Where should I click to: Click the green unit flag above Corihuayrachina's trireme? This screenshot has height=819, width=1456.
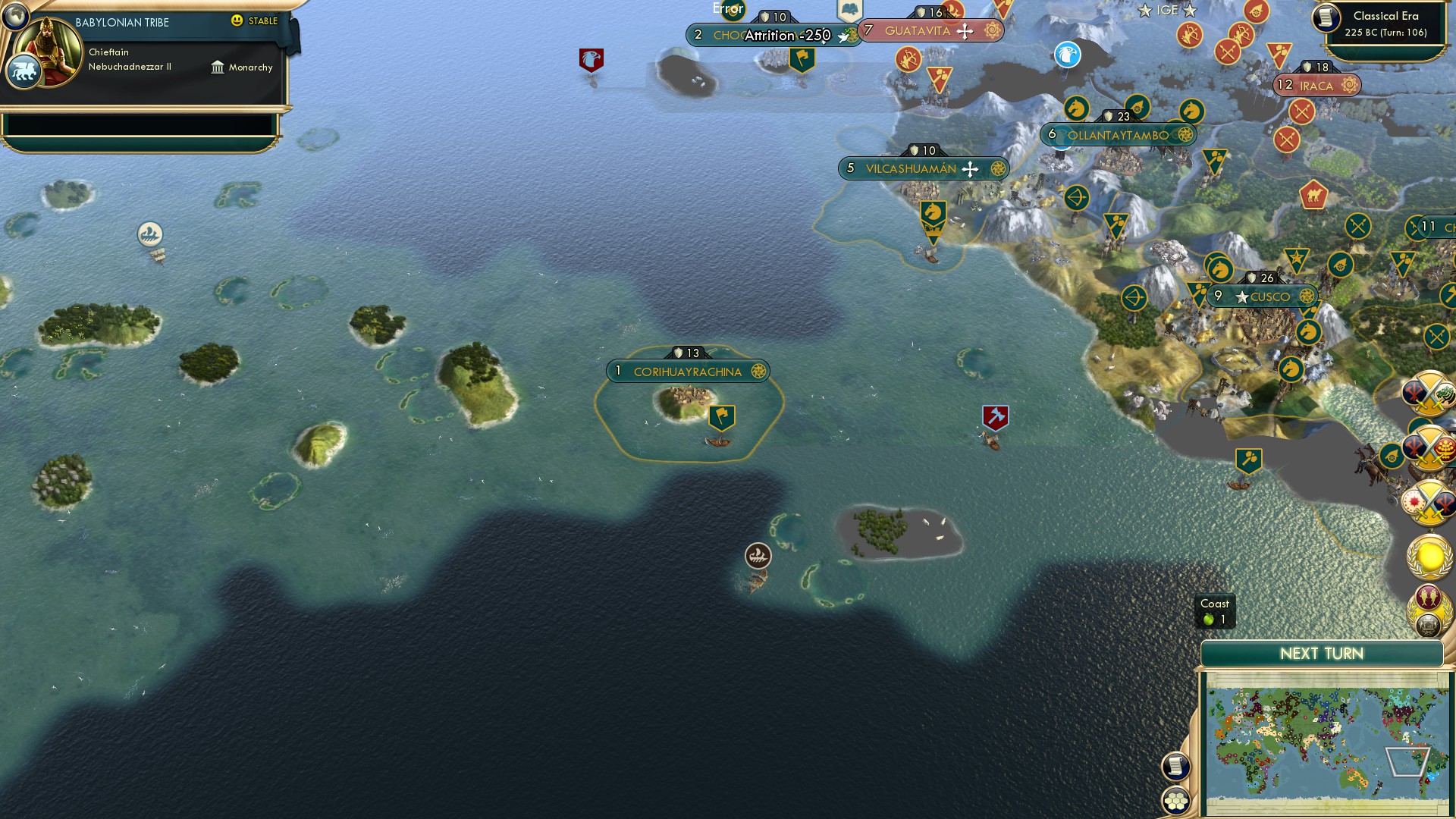tap(722, 416)
